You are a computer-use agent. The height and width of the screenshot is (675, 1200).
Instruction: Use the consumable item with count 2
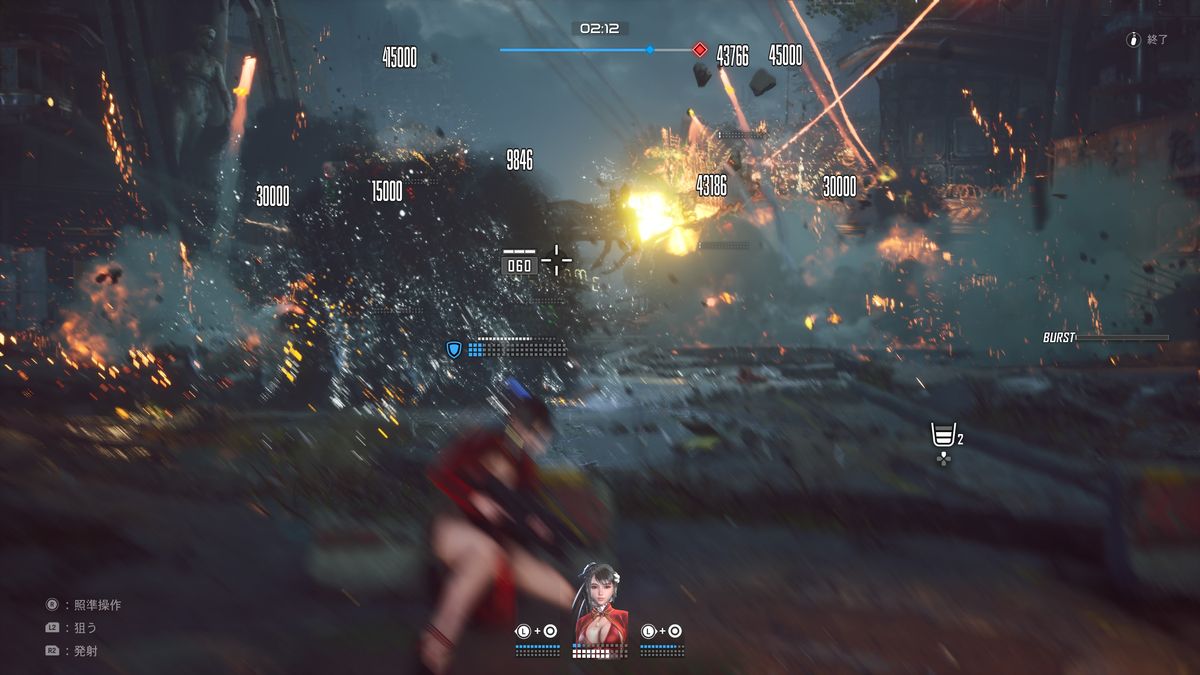(x=942, y=436)
